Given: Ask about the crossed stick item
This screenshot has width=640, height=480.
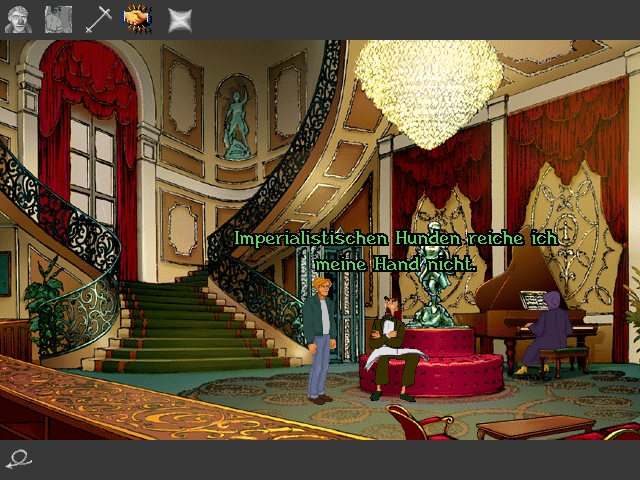Looking at the screenshot, I should click(x=98, y=19).
